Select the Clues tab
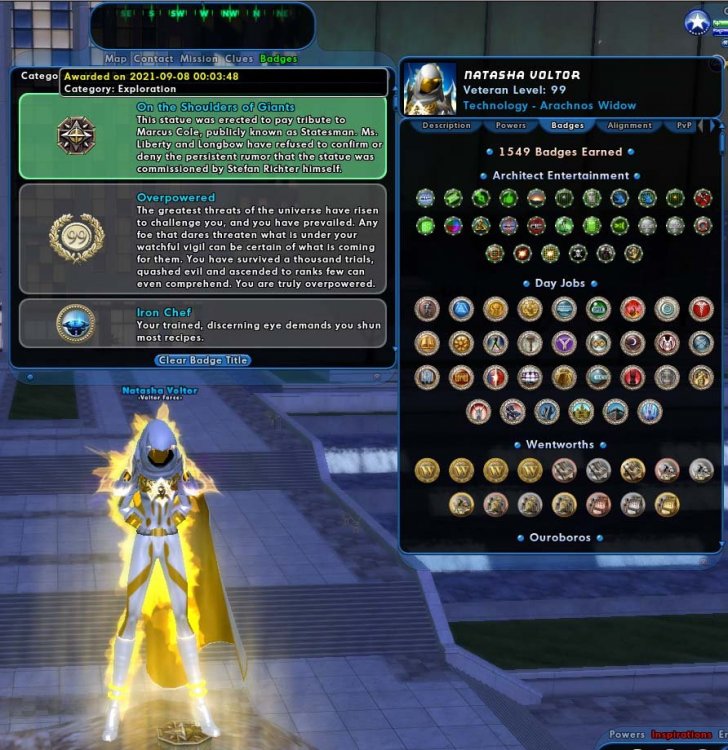The width and height of the screenshot is (728, 750). click(239, 59)
